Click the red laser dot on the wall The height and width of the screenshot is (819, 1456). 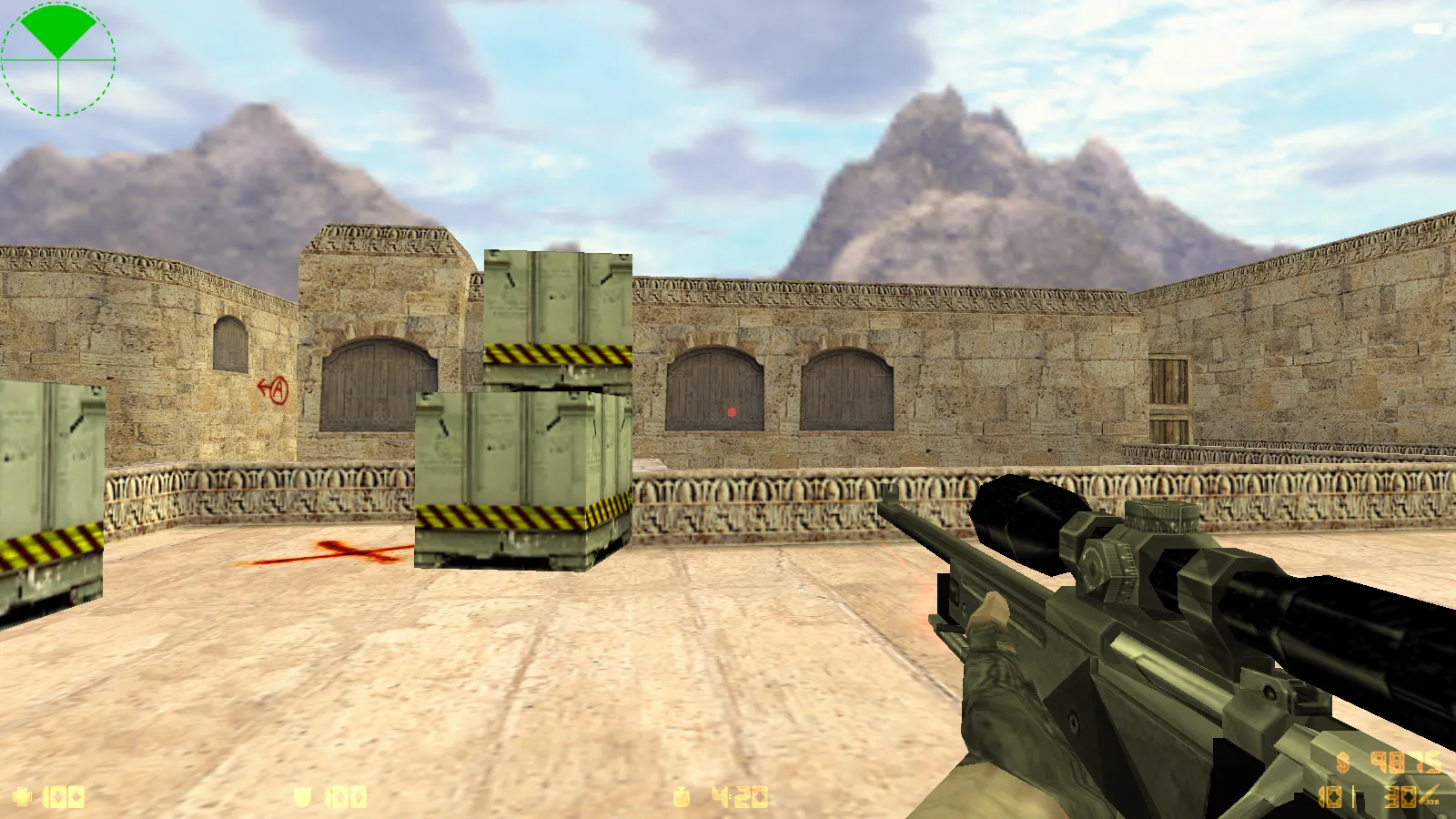(733, 411)
